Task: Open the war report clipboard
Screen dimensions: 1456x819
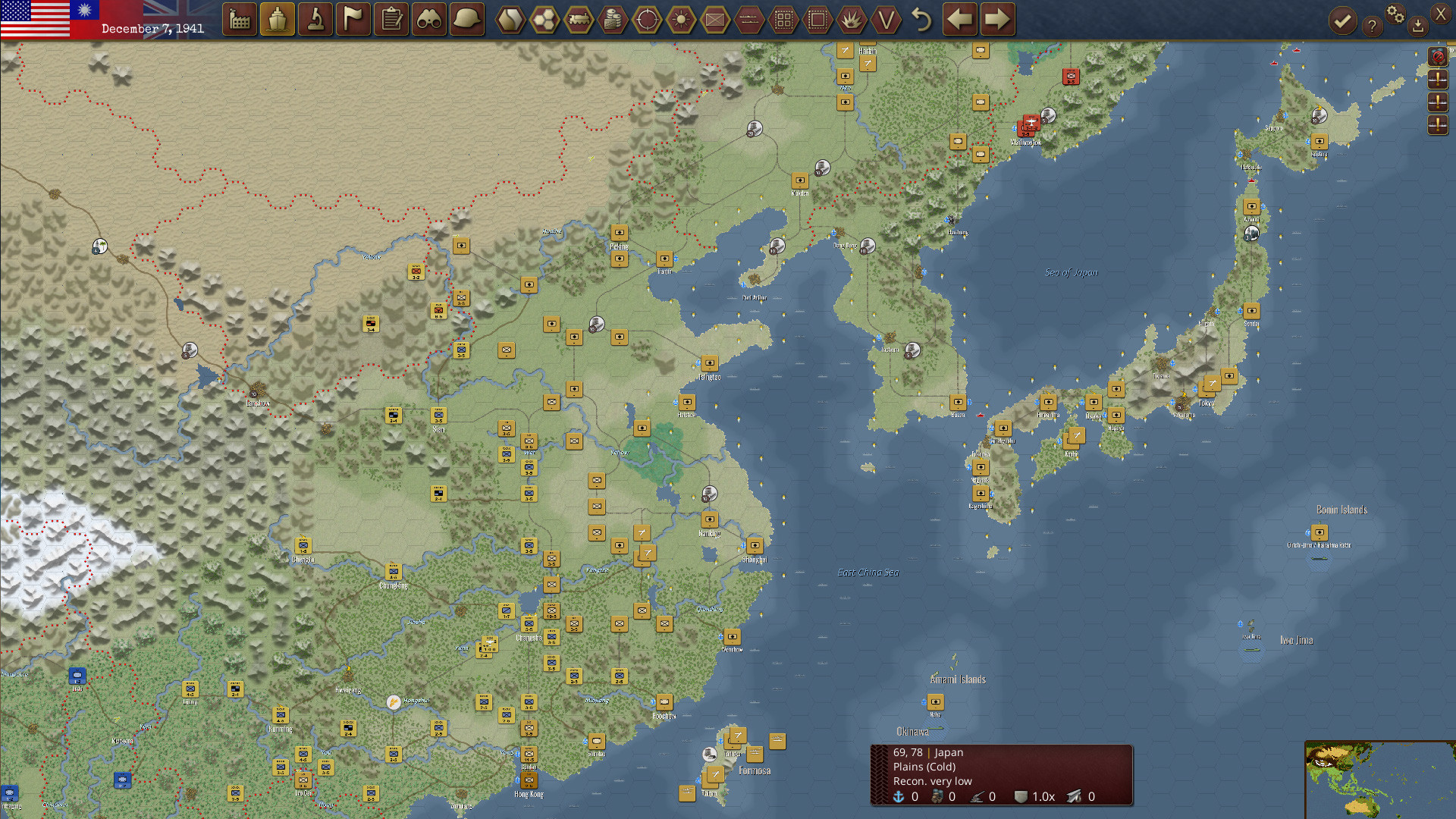Action: (x=391, y=20)
